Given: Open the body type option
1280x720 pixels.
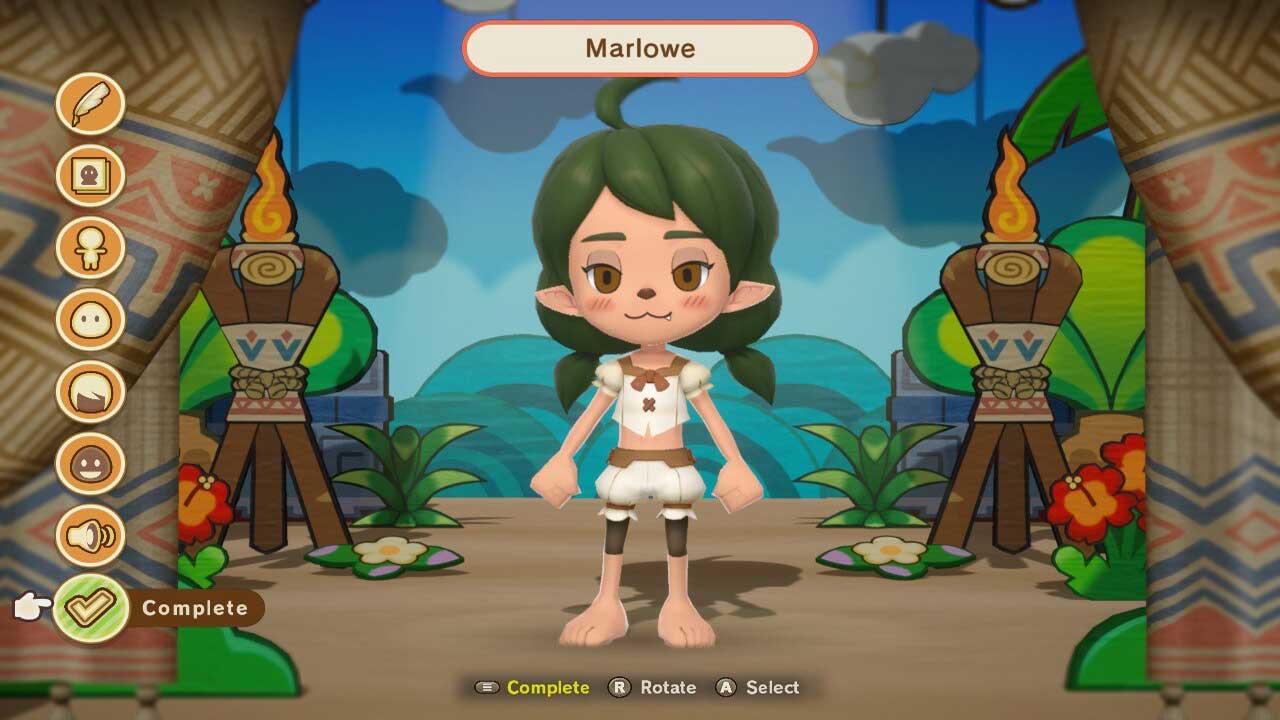Looking at the screenshot, I should [90, 248].
